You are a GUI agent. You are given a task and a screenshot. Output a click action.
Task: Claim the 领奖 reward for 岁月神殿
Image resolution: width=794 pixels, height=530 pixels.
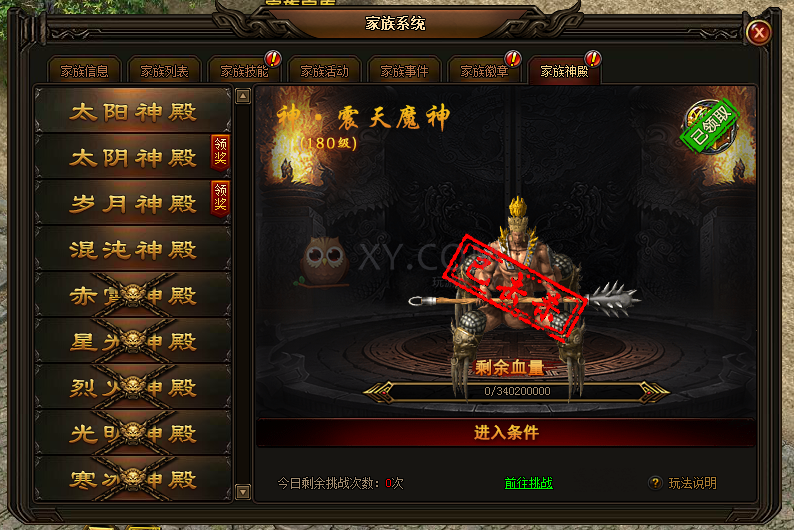click(220, 198)
